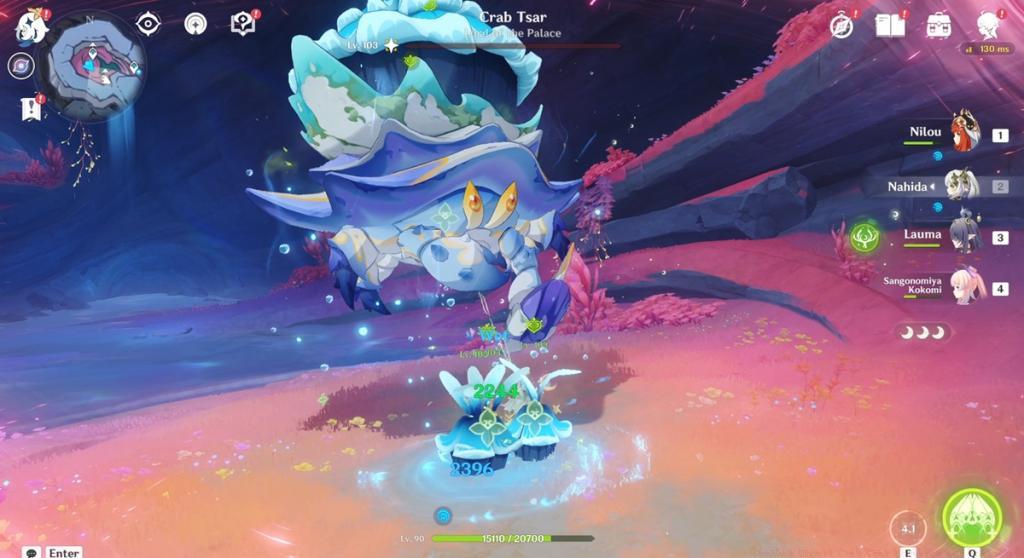
Task: Open the eye-shaped icon next to minimap
Action: [148, 24]
